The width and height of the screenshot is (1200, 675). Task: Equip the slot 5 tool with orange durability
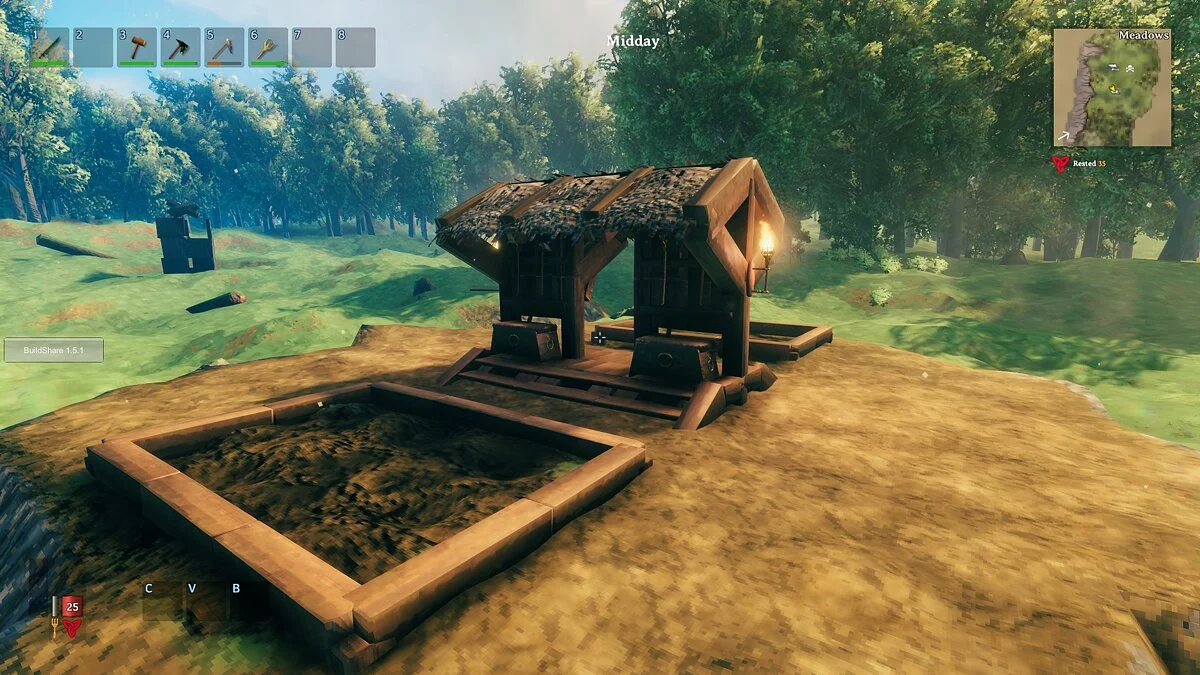click(x=224, y=47)
